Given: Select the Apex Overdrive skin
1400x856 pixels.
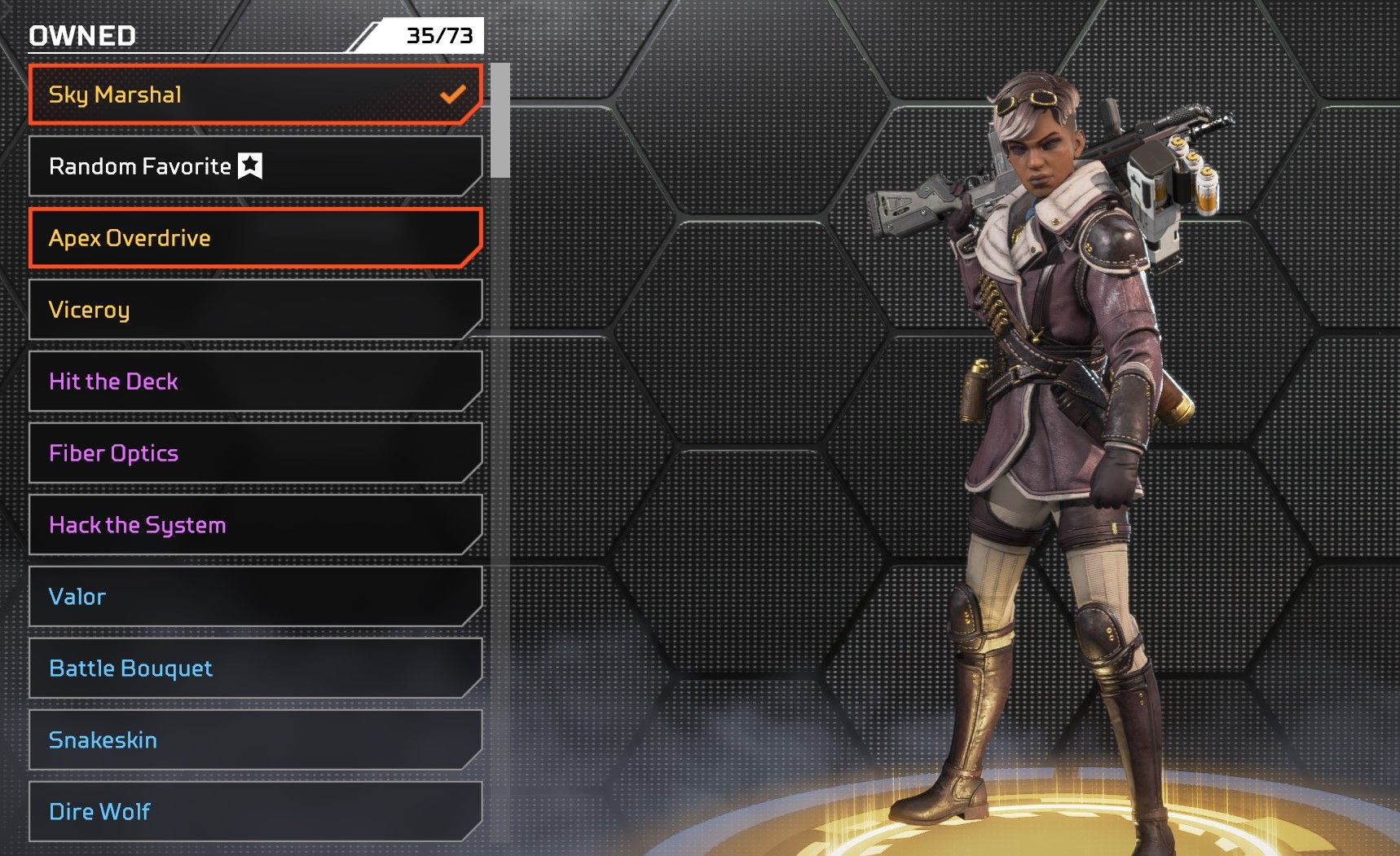Looking at the screenshot, I should tap(254, 238).
